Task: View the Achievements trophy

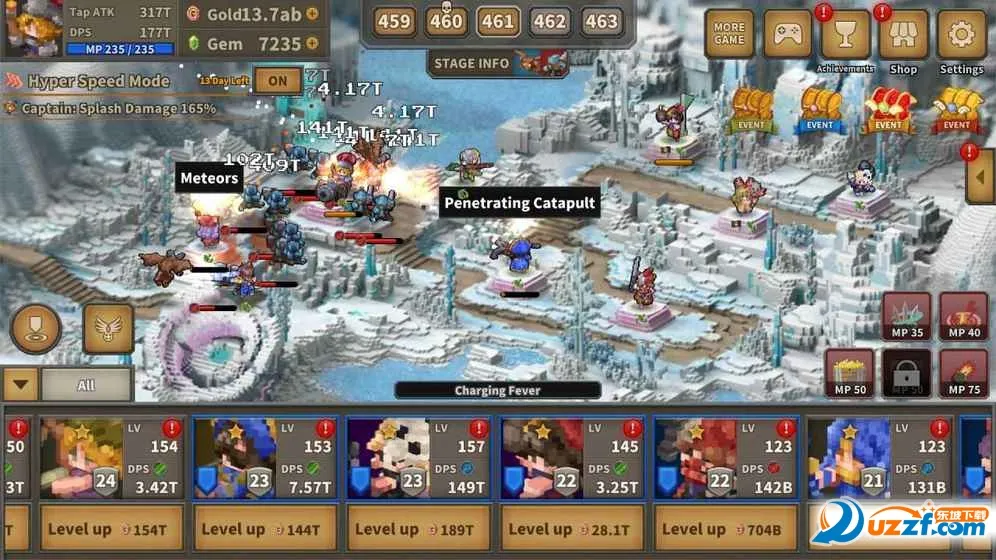Action: click(x=845, y=35)
